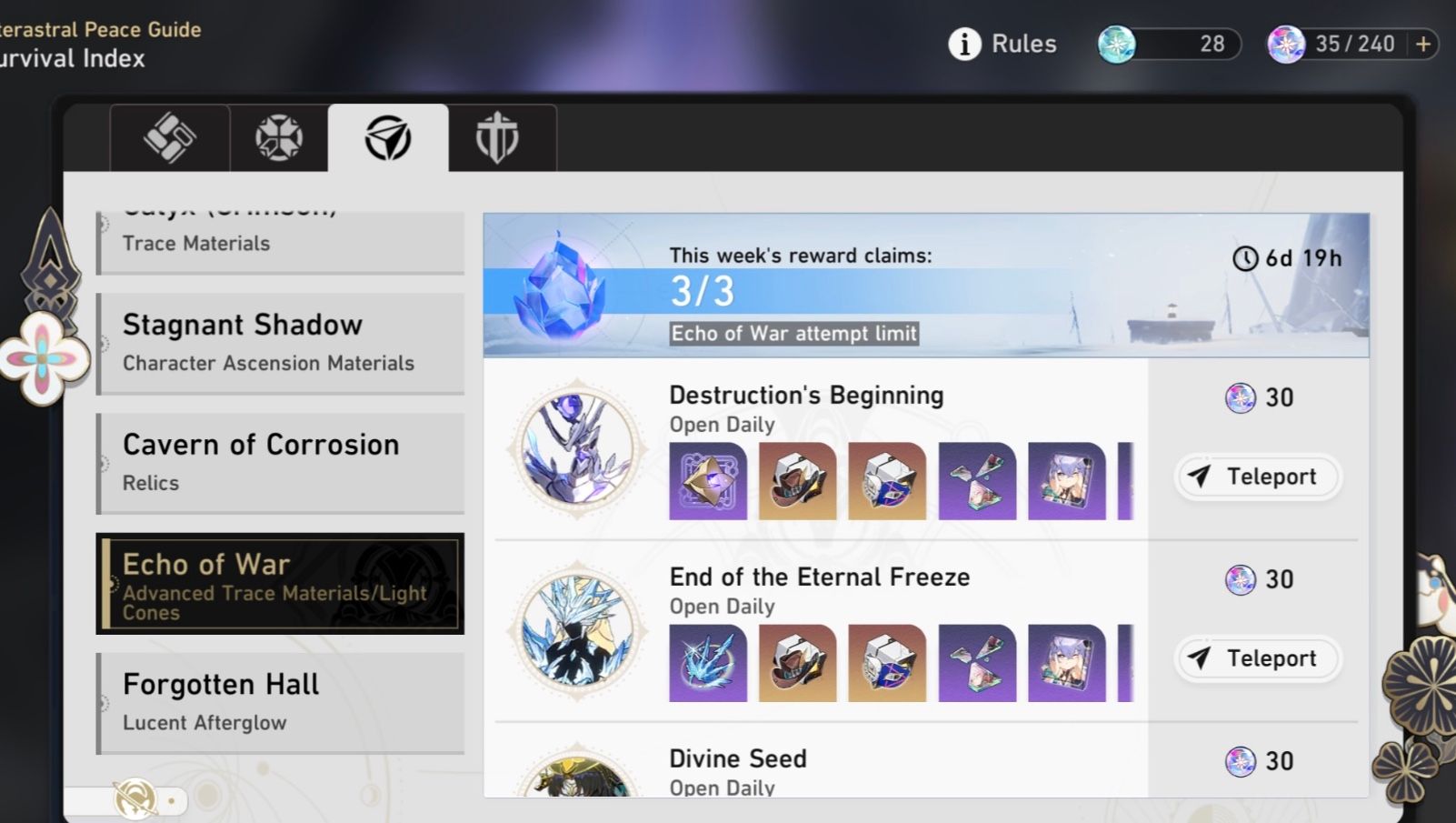
Task: Select the End of the Eternal Freeze entry
Action: coord(818,577)
